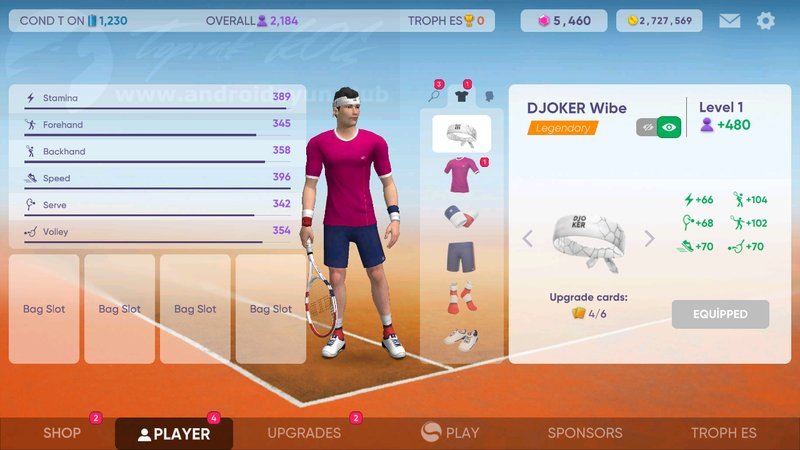Open the head profile category tab
This screenshot has width=800, height=450.
point(489,96)
